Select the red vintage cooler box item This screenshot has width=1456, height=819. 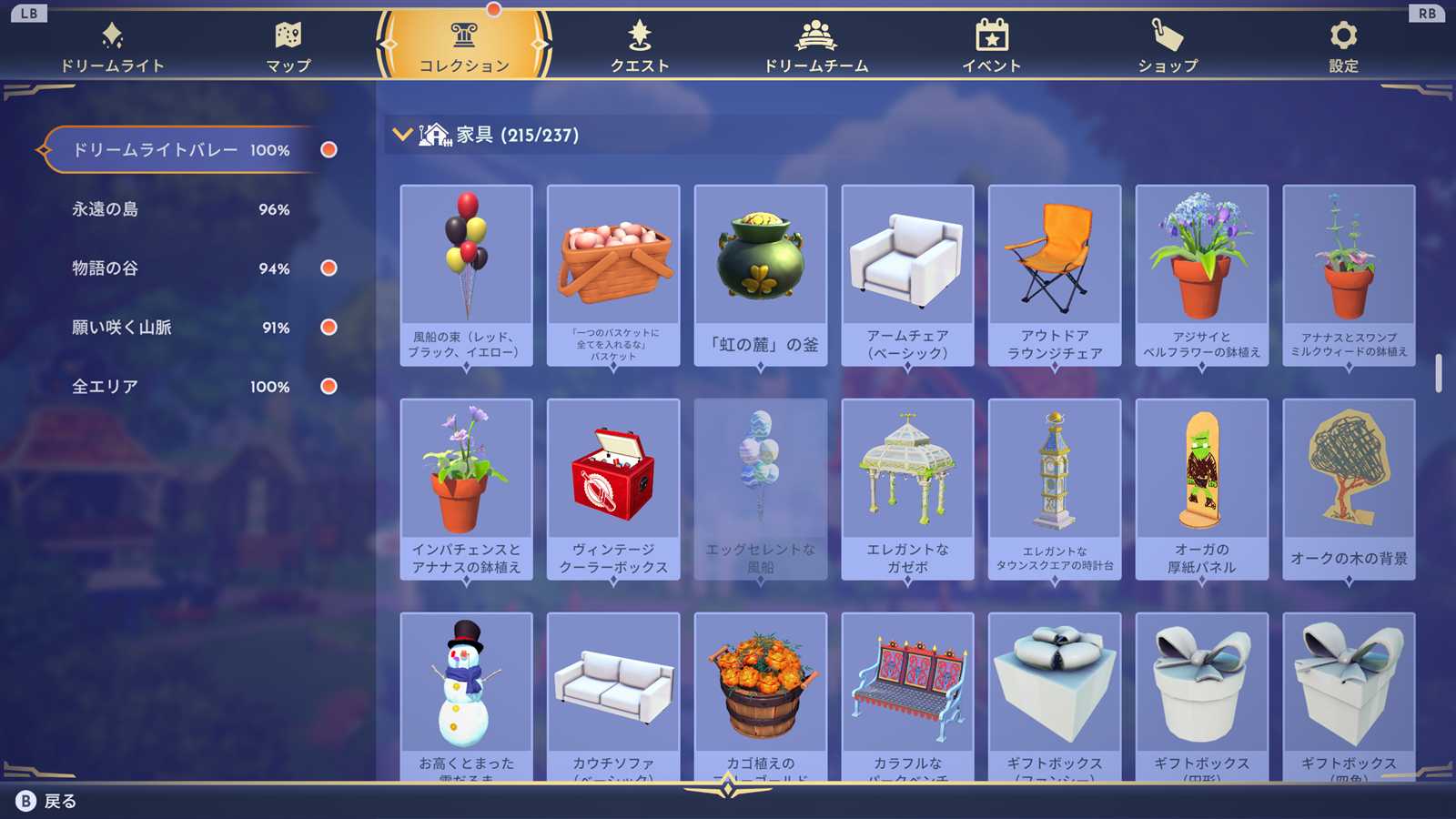click(x=613, y=489)
